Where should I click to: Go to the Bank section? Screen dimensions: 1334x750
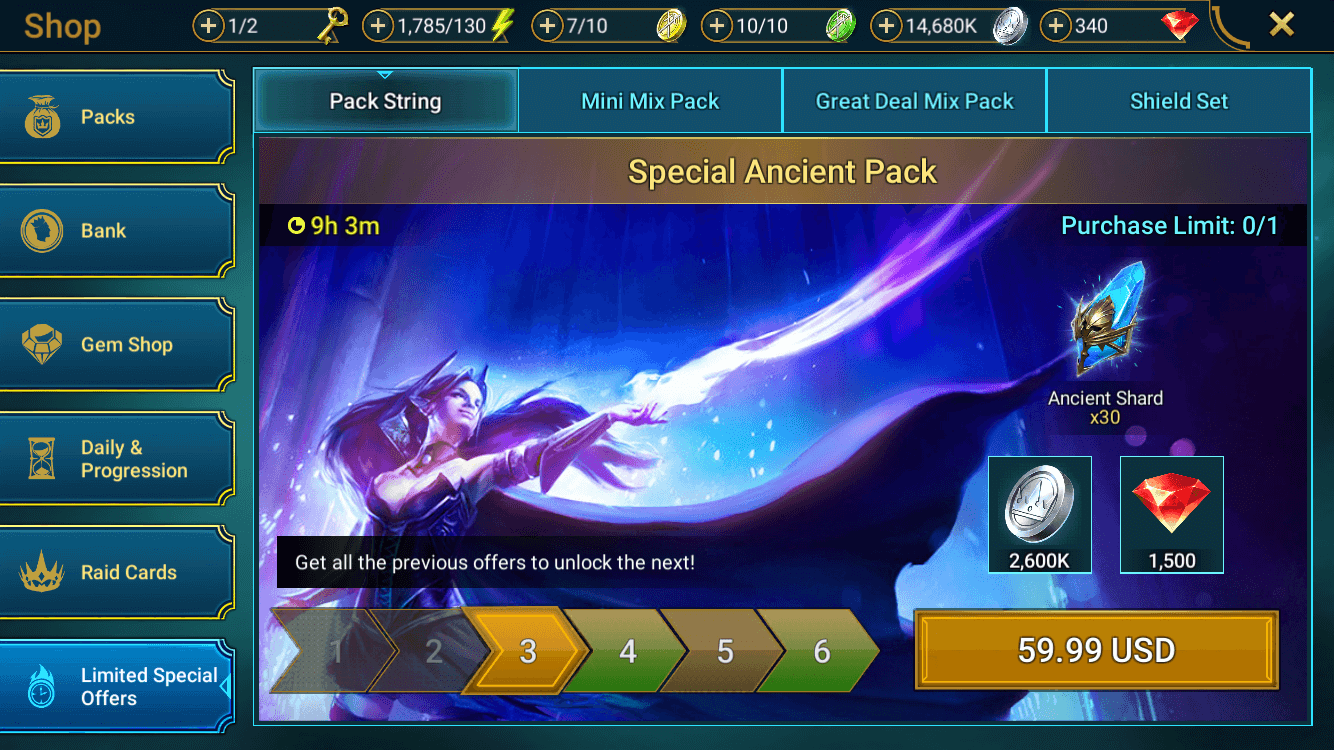115,231
